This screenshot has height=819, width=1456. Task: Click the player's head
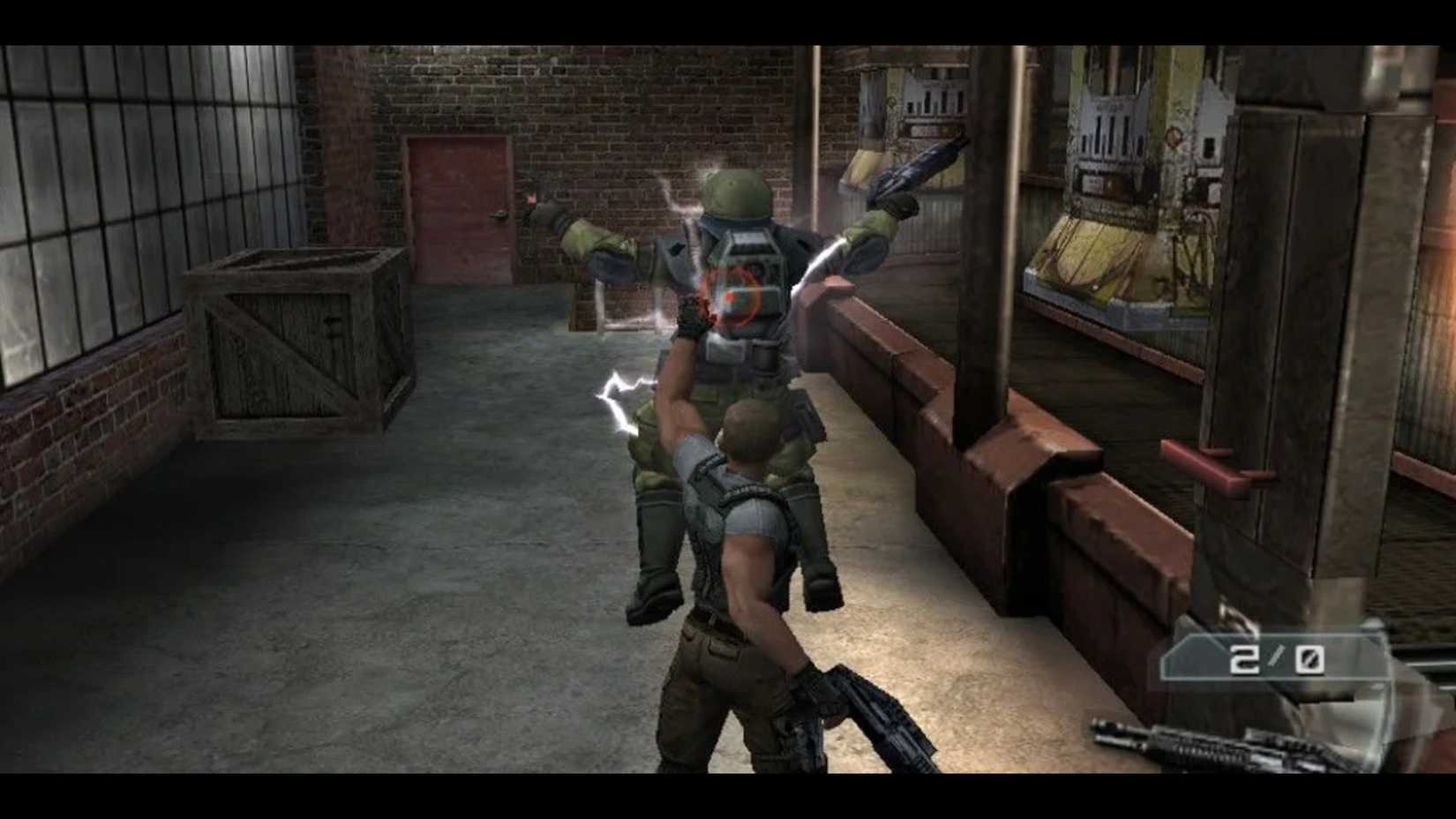(746, 432)
